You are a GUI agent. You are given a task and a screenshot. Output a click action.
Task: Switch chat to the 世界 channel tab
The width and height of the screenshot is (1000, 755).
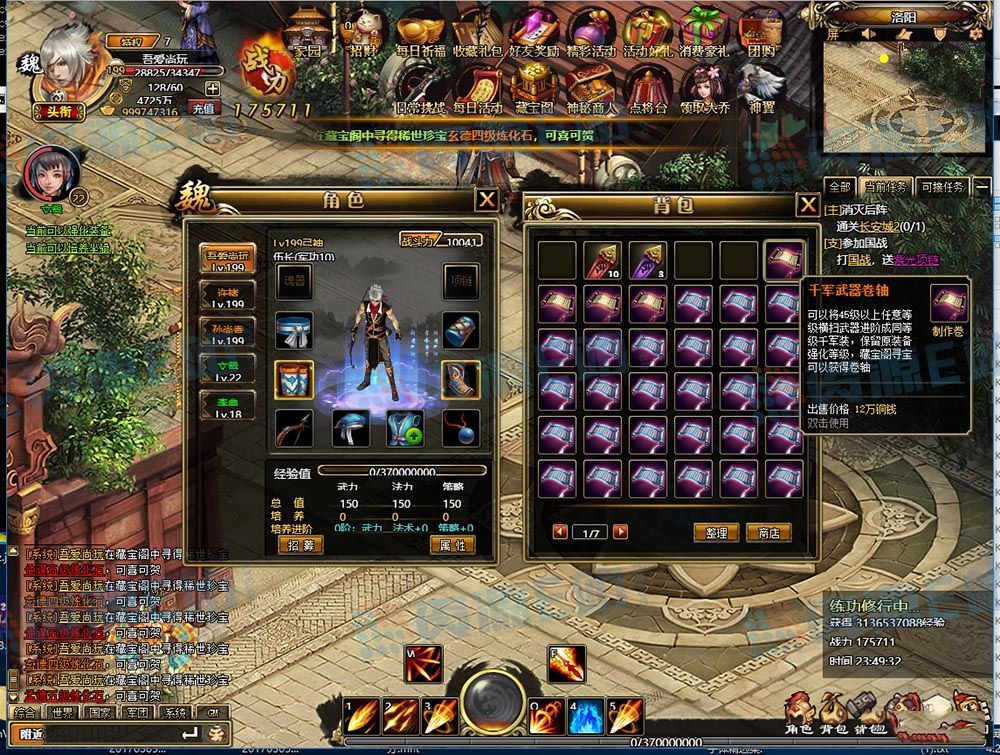[x=62, y=713]
